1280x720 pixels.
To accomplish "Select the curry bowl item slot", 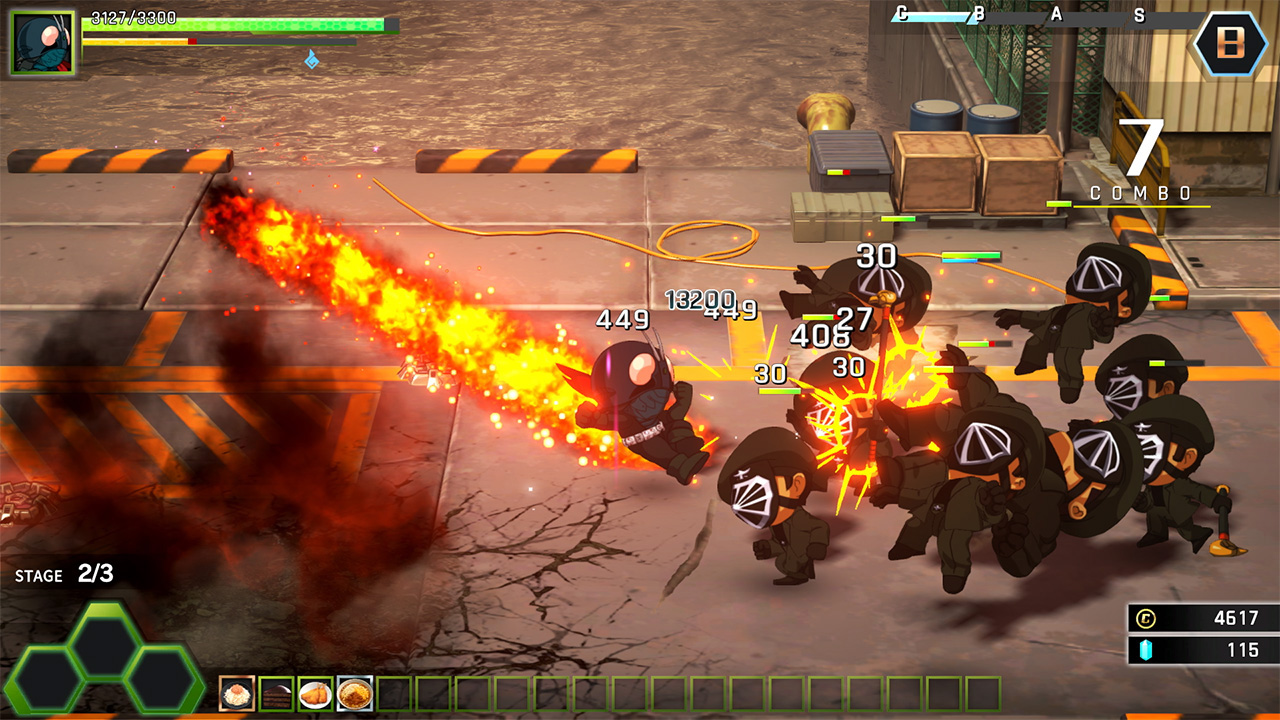I will [x=355, y=693].
